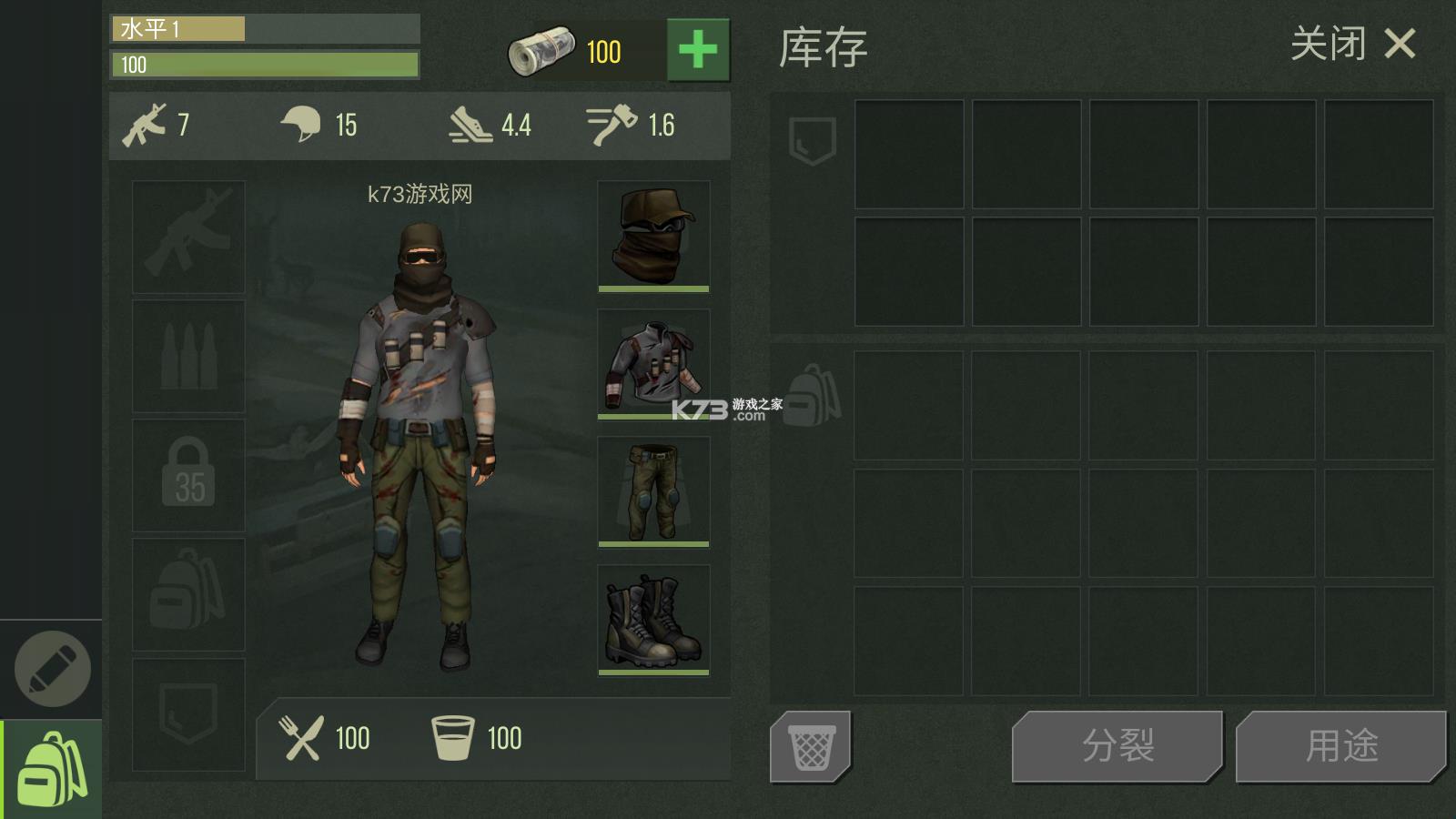Viewport: 1456px width, 819px height.
Task: Select the backpack equipment slot
Action: point(187,592)
